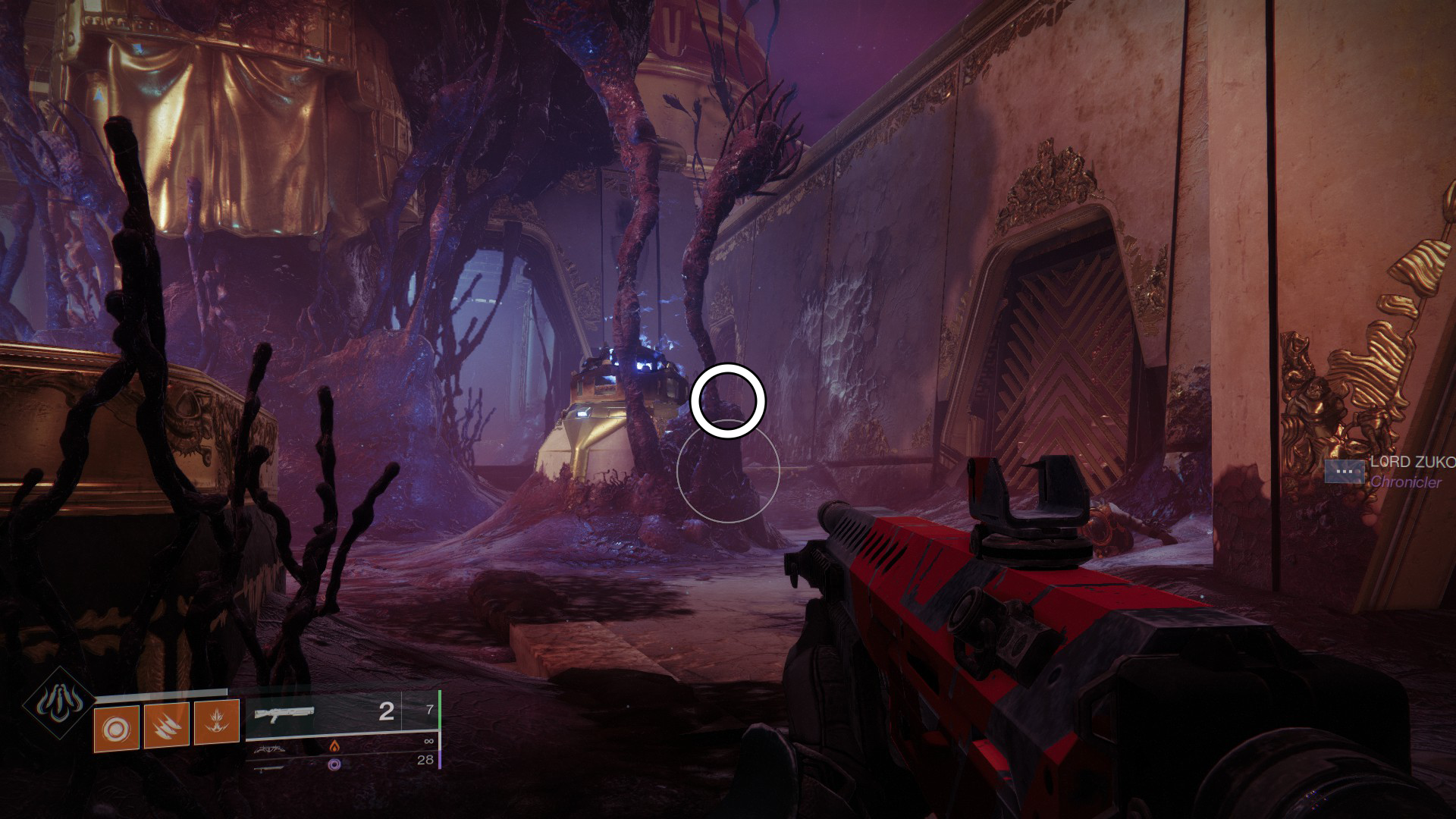This screenshot has width=1456, height=819.
Task: Use the grenade ability with concentric rings
Action: [116, 728]
